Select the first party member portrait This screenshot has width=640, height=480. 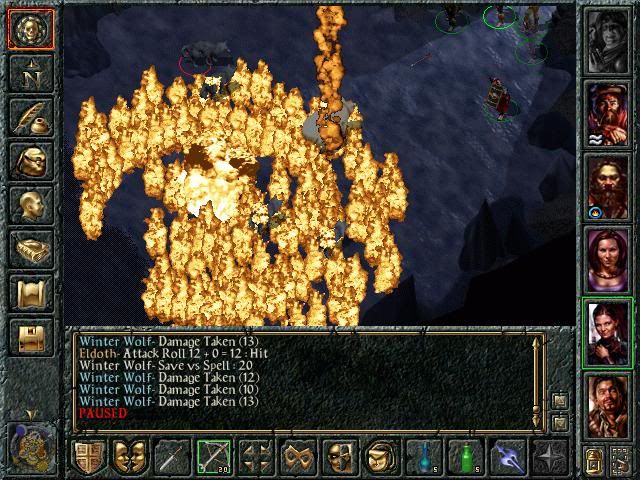coord(609,41)
